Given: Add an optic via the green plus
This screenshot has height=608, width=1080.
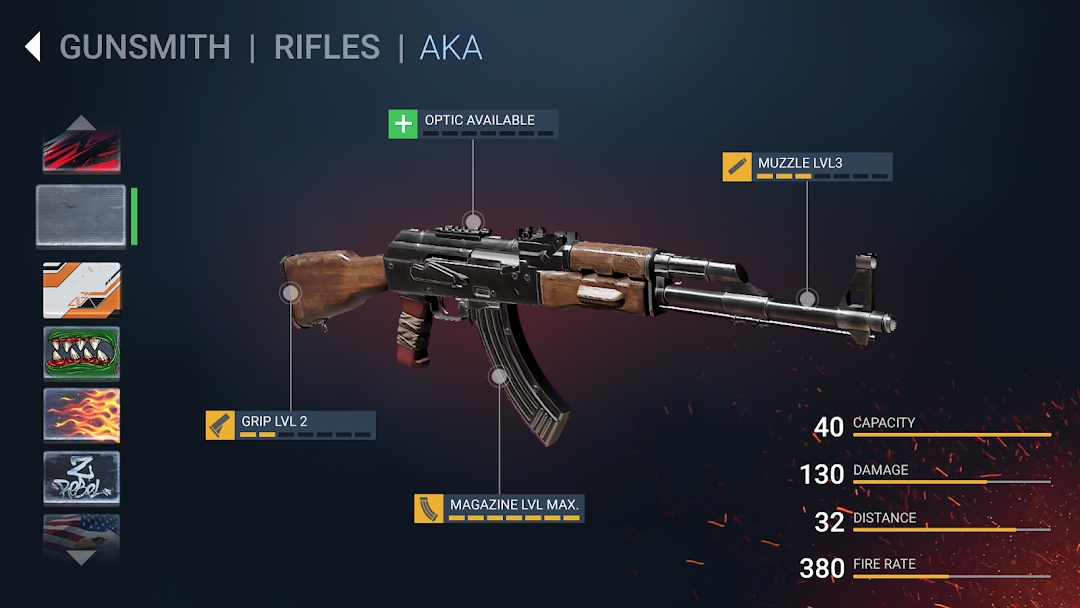Looking at the screenshot, I should [x=403, y=124].
